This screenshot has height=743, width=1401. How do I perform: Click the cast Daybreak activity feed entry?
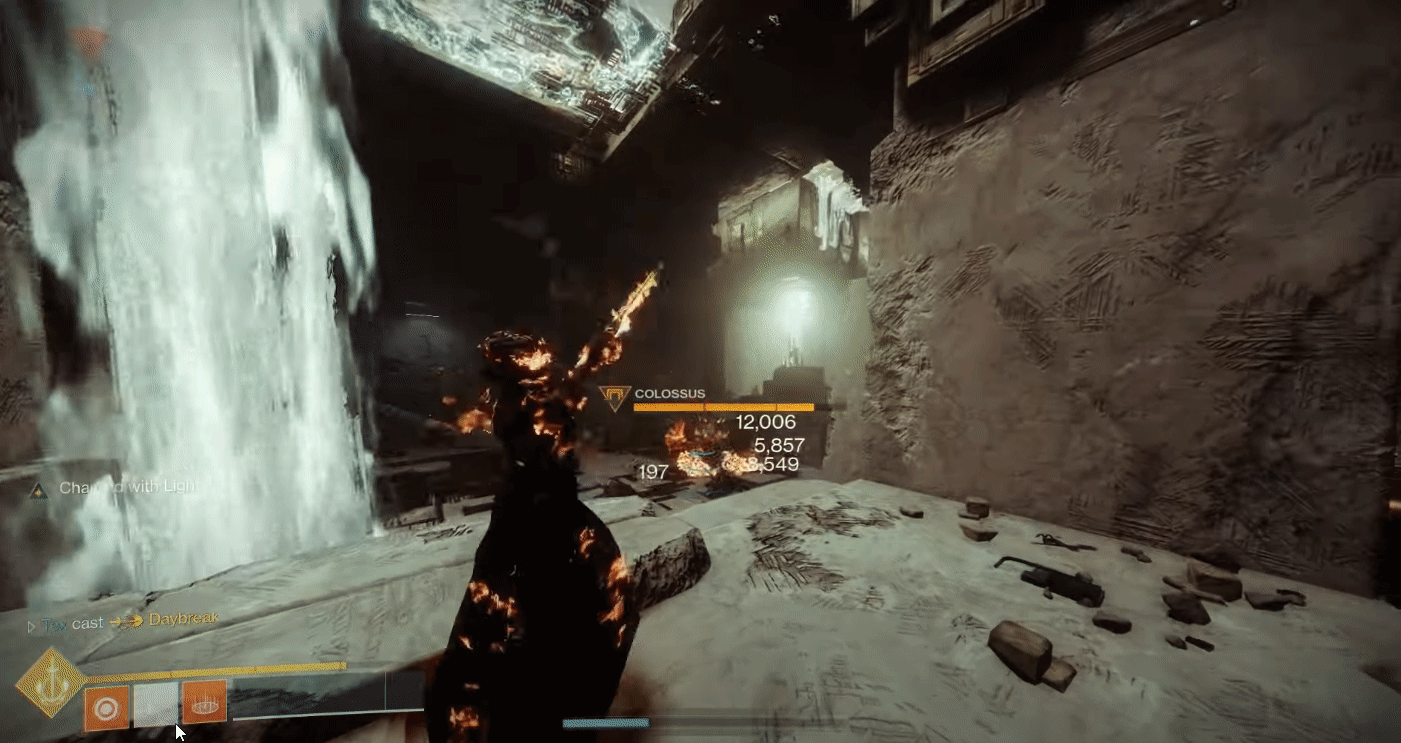(x=130, y=621)
